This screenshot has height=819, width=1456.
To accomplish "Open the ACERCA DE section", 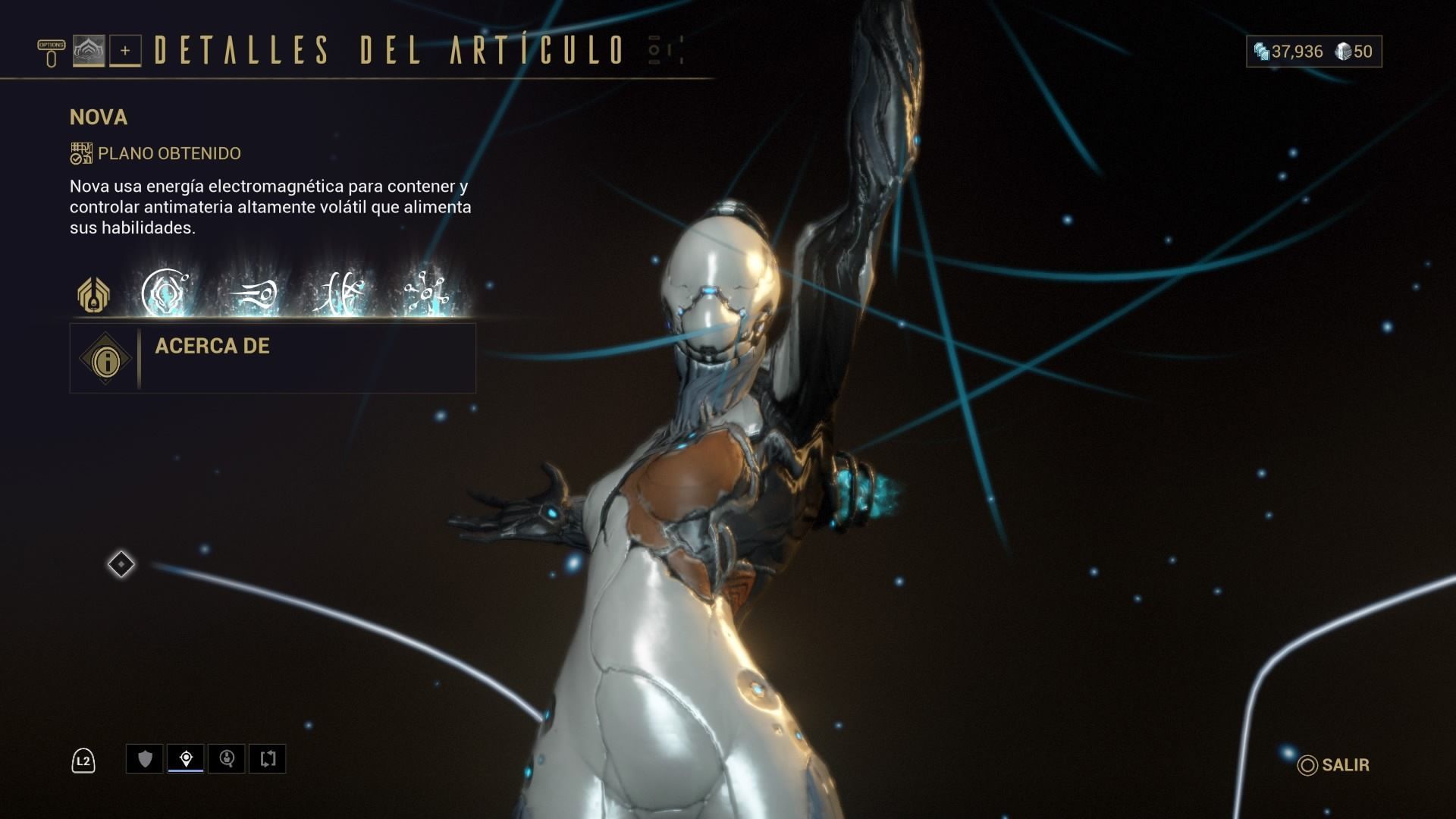I will pos(212,347).
